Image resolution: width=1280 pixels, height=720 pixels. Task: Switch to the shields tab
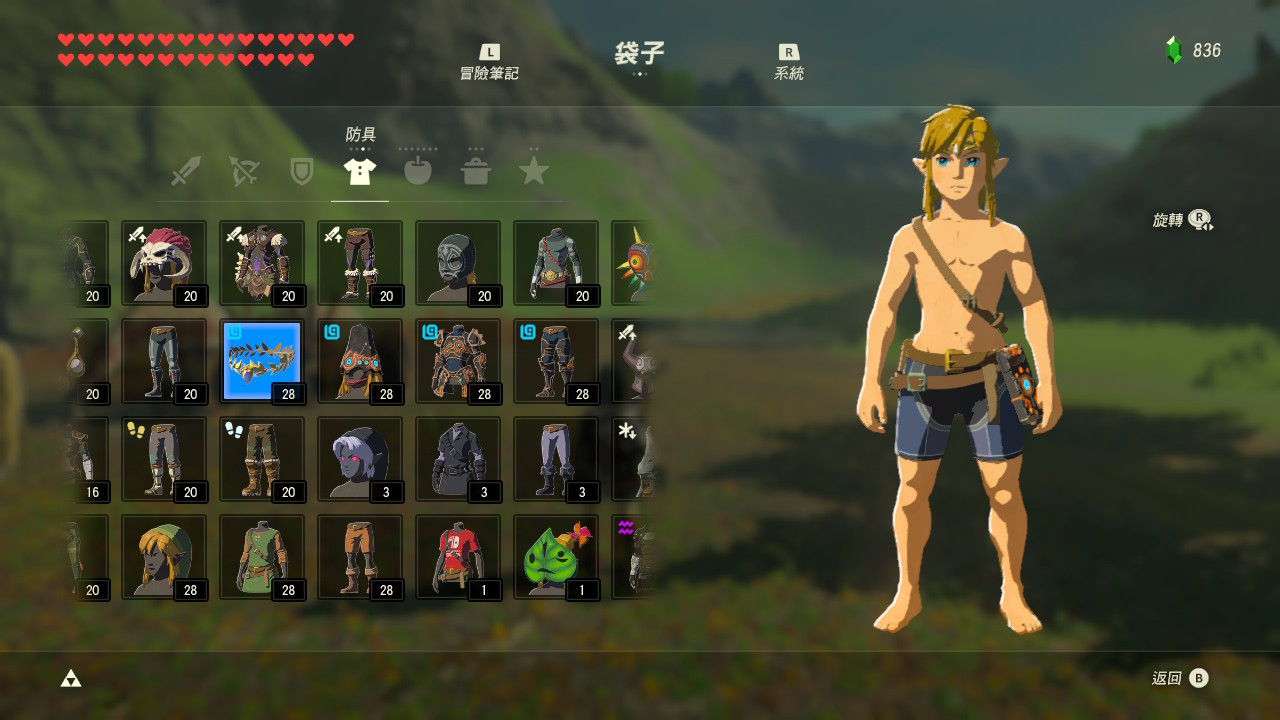point(301,171)
